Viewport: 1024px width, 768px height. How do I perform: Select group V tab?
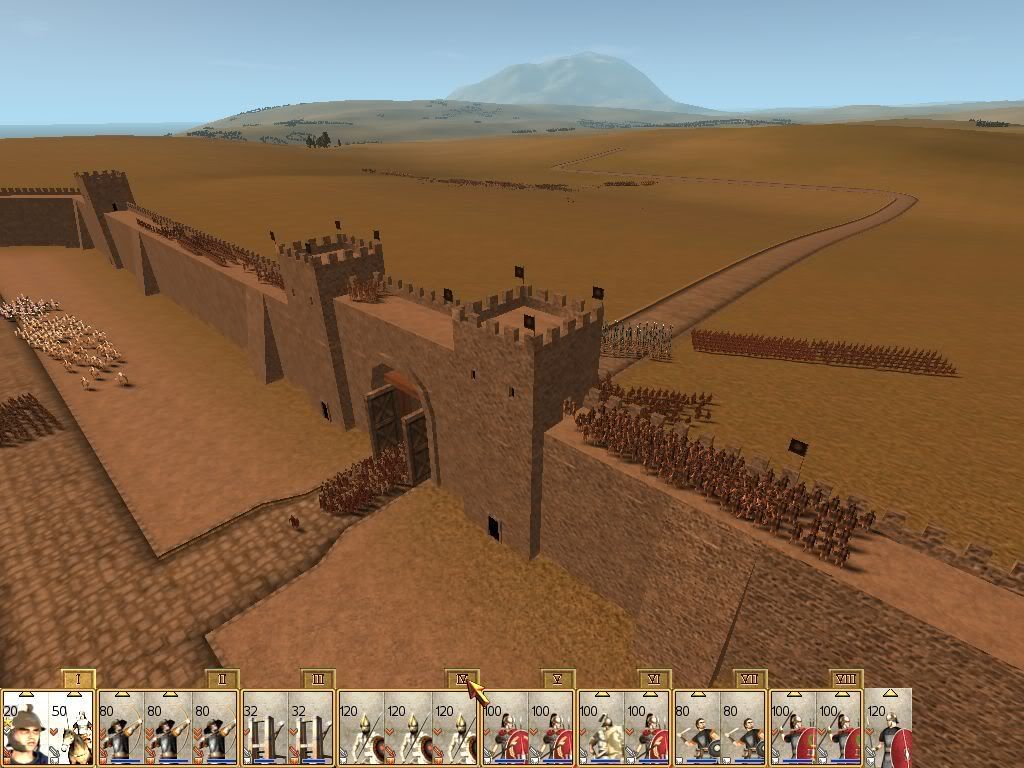tap(557, 680)
